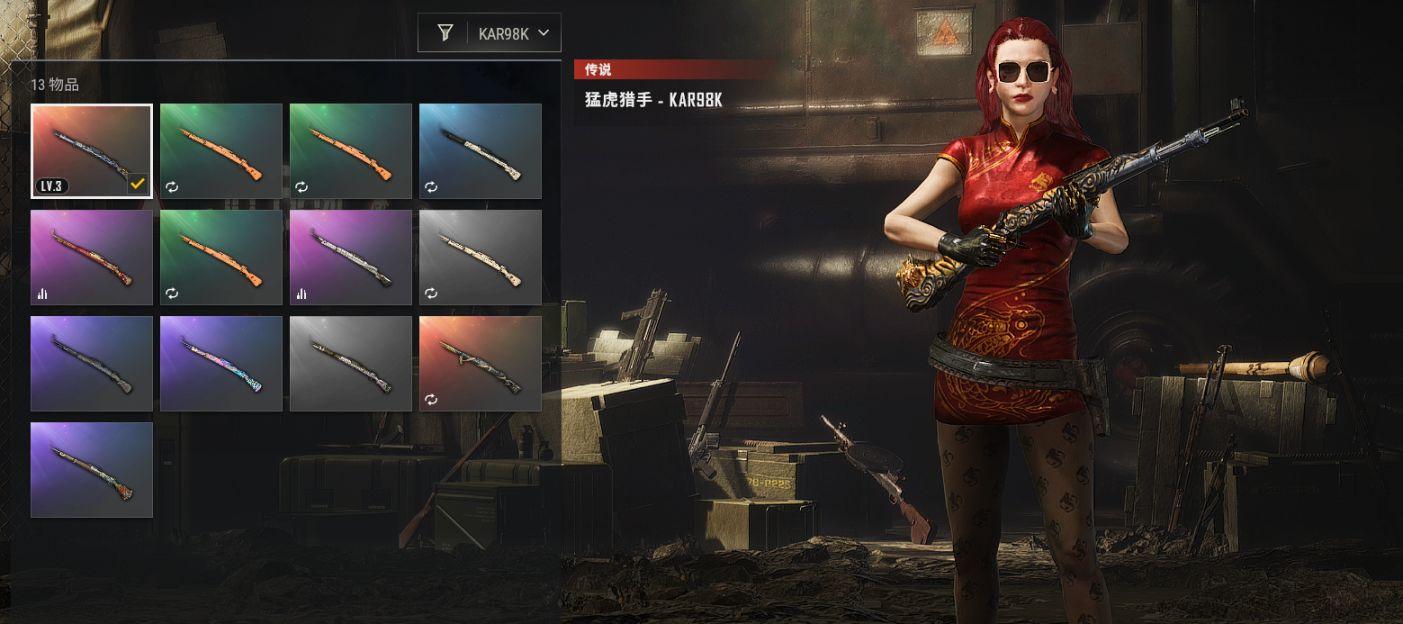Screen dimensions: 1403x624
Task: Choose the cream rifle skin on gray background
Action: point(480,257)
